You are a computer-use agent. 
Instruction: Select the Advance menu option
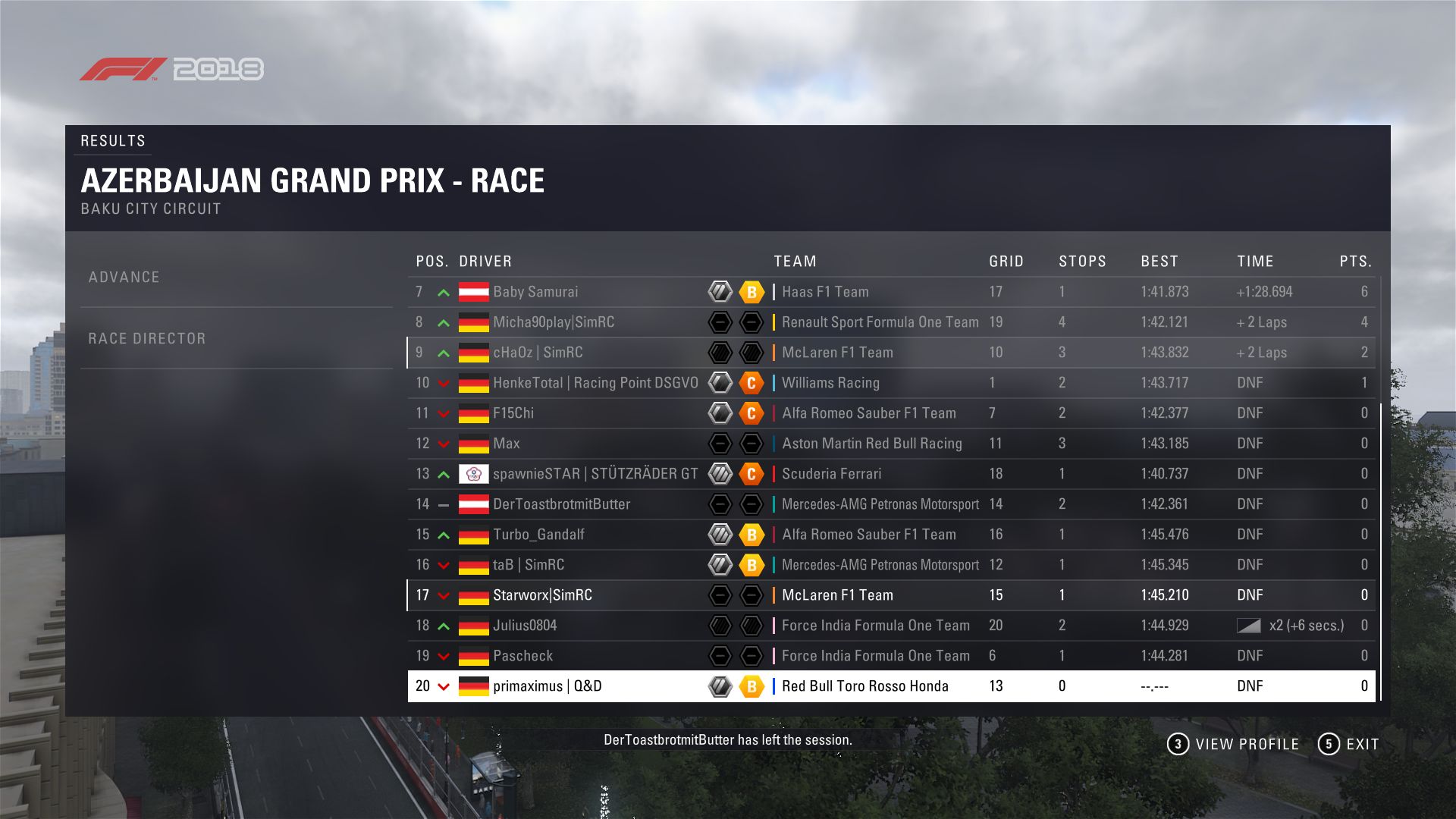[x=124, y=278]
